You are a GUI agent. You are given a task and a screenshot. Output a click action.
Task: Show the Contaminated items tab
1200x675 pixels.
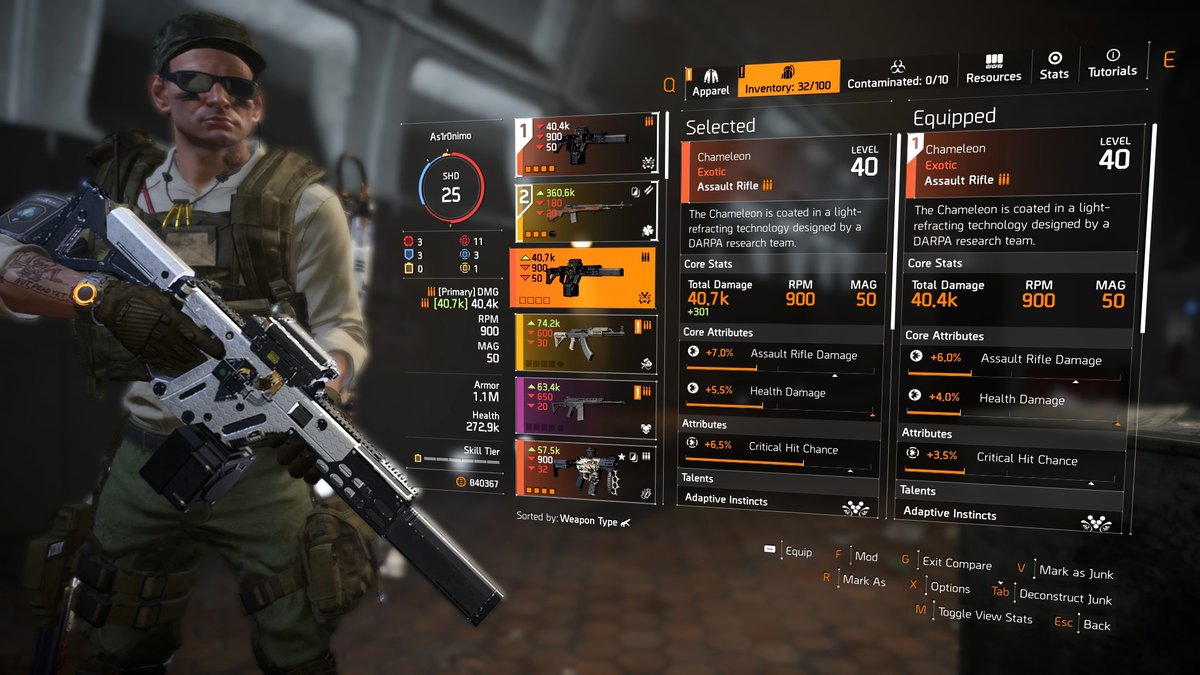[x=897, y=73]
